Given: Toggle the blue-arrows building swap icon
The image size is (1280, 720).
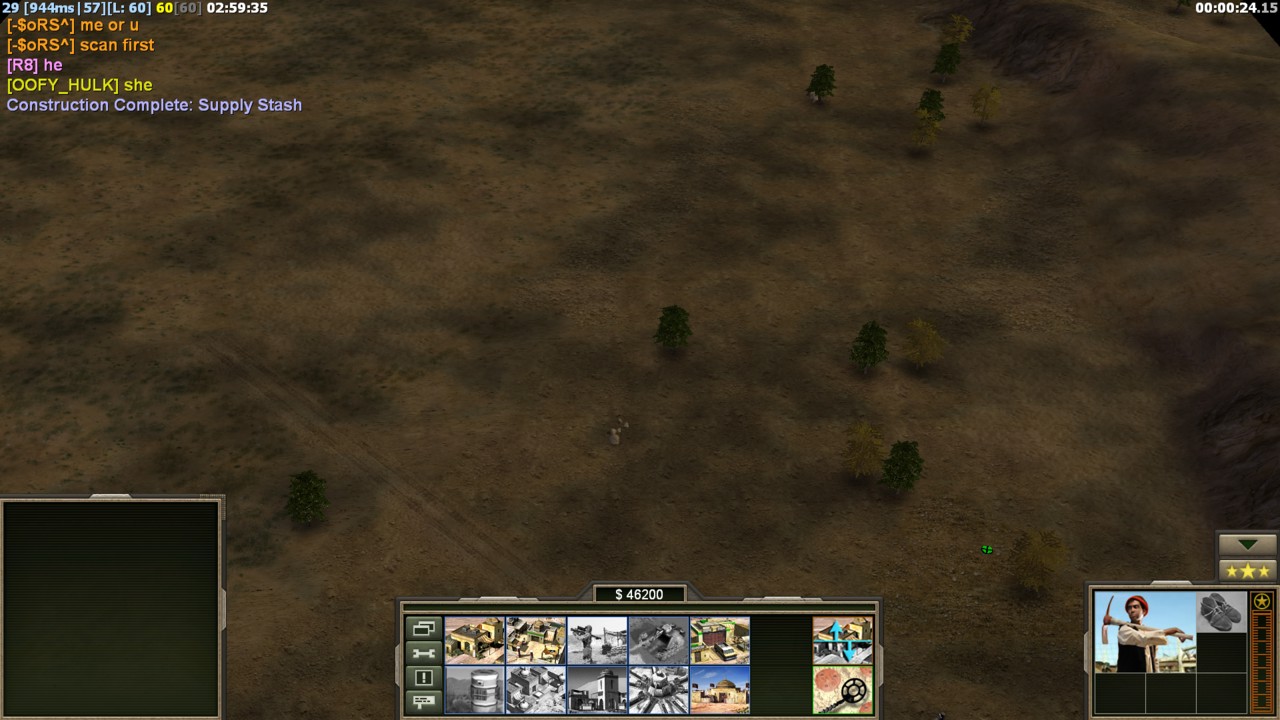Looking at the screenshot, I should (842, 640).
